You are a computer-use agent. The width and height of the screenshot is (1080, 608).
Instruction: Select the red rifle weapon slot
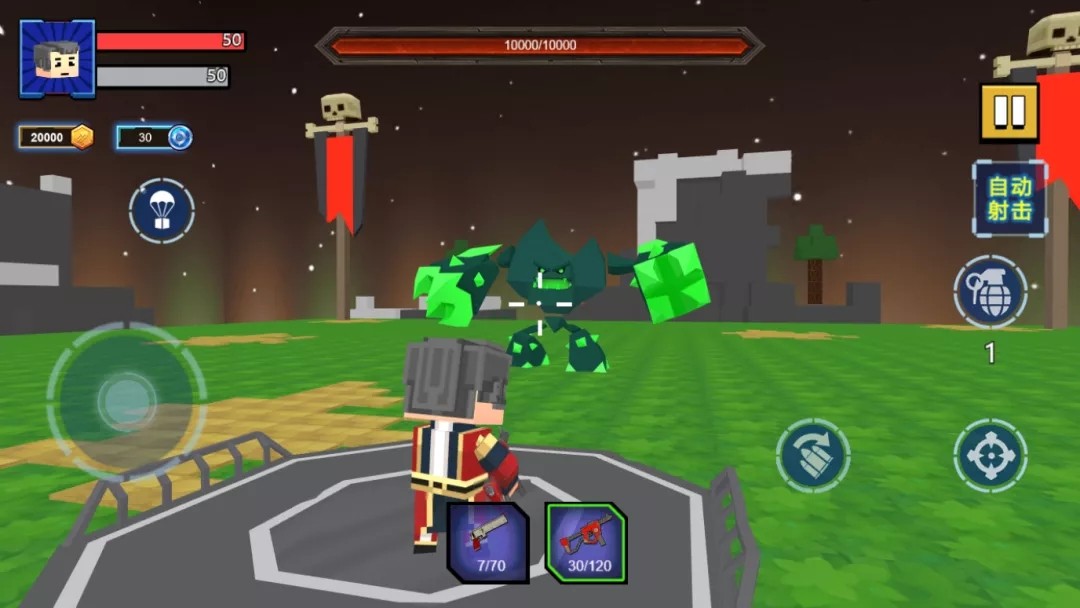click(x=586, y=542)
